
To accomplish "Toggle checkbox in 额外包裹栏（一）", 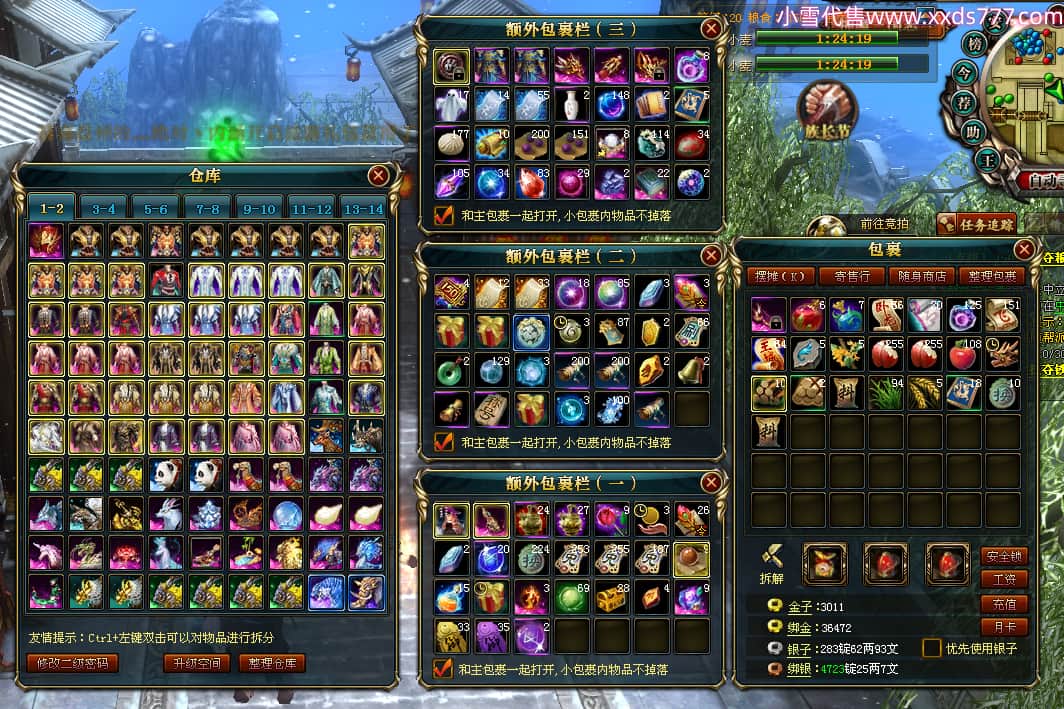I will 443,668.
